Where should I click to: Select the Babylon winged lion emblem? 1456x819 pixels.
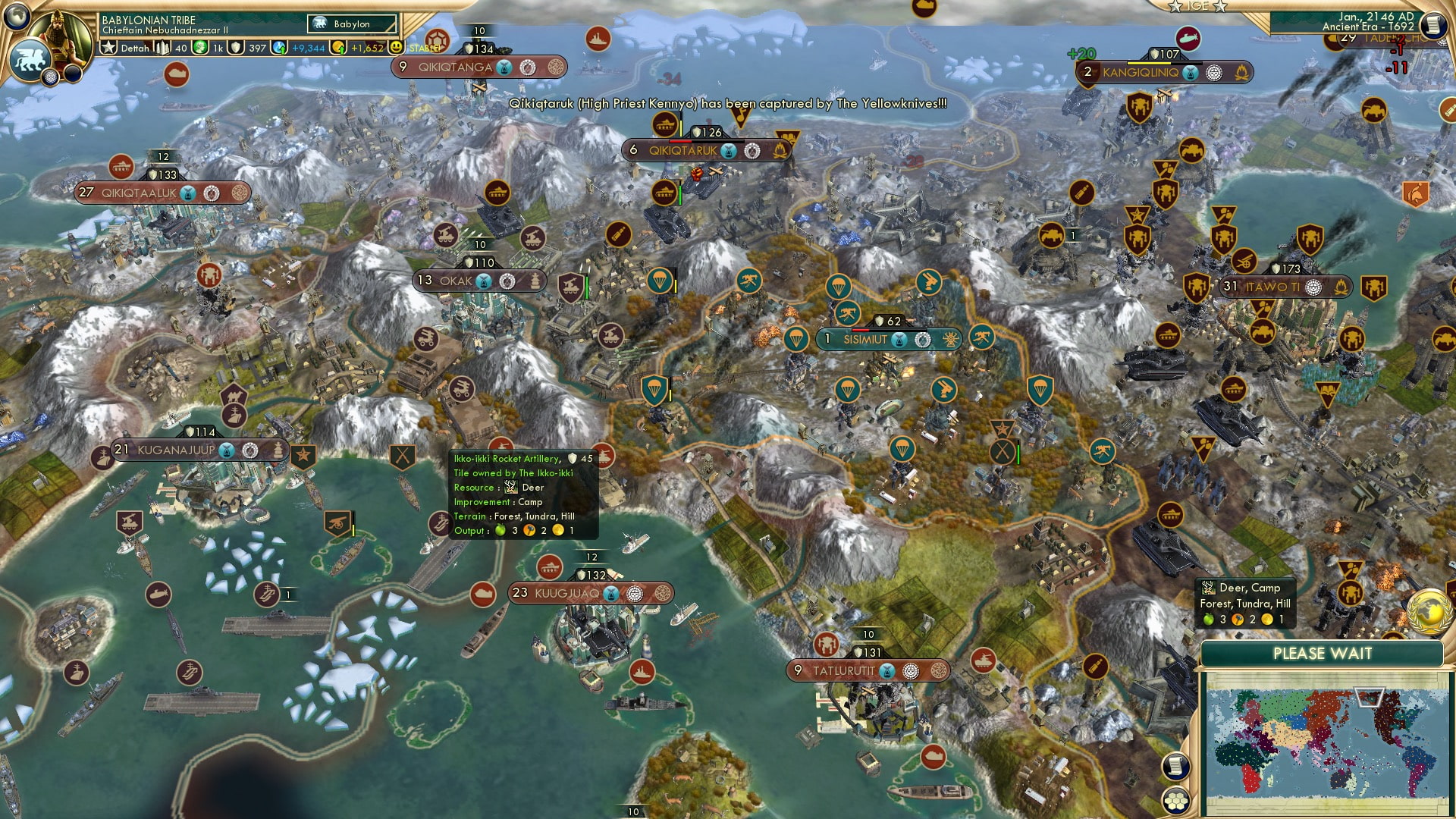pyautogui.click(x=30, y=59)
